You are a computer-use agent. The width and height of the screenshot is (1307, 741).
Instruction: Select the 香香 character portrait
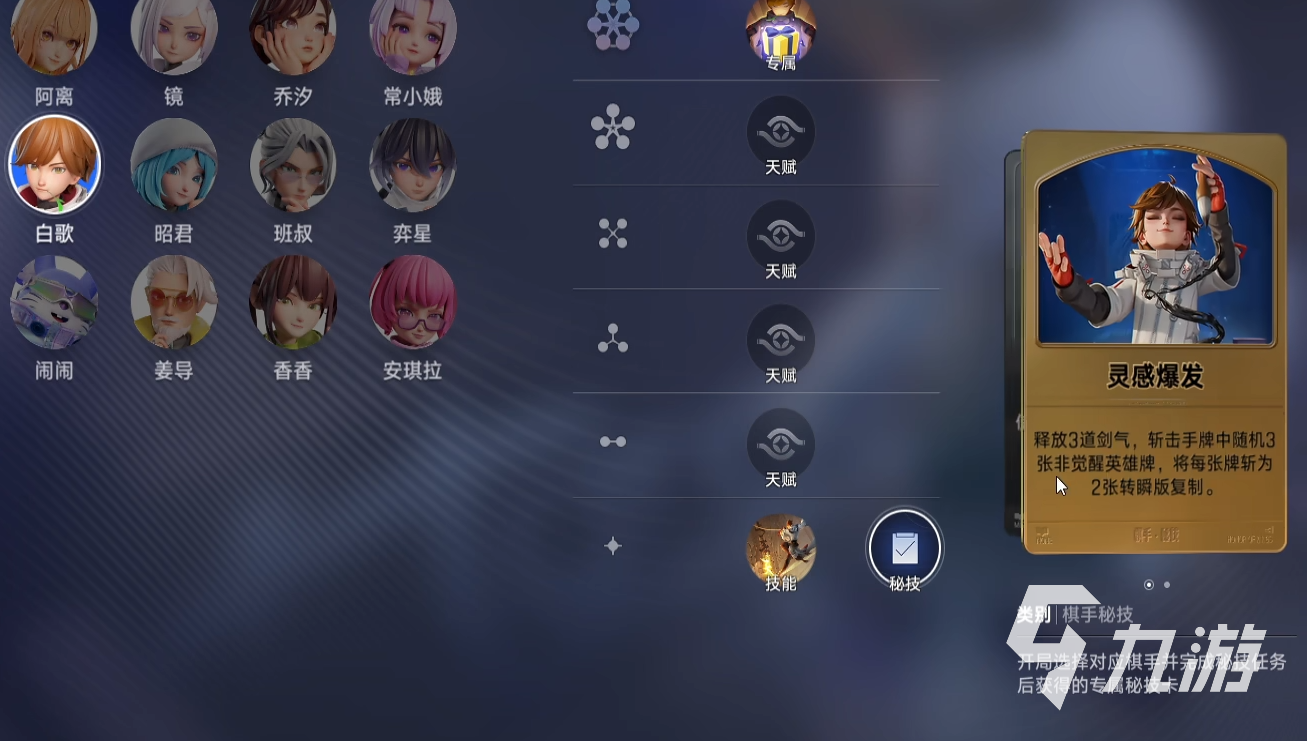pos(292,301)
